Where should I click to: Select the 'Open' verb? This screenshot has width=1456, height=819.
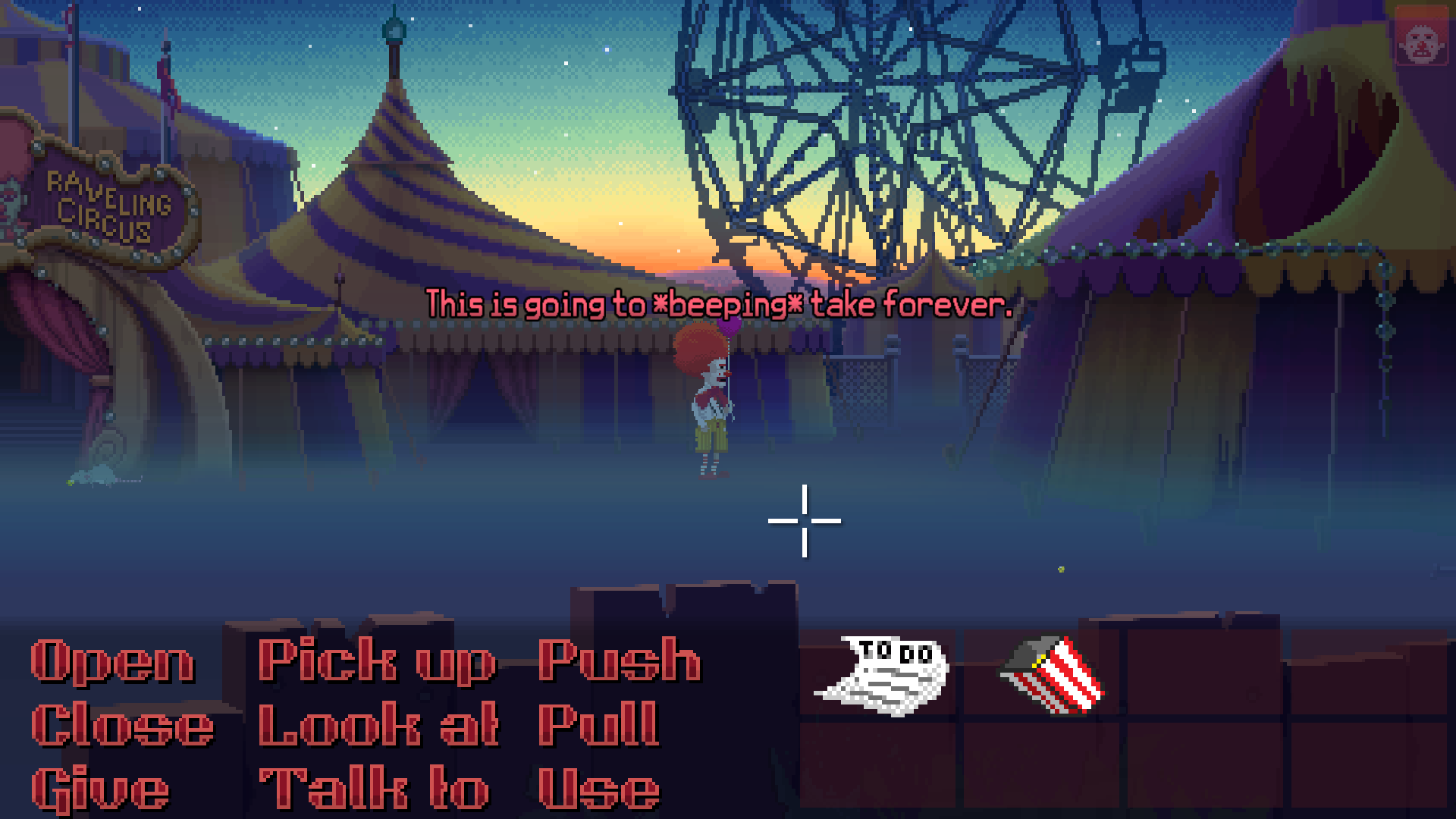click(112, 661)
